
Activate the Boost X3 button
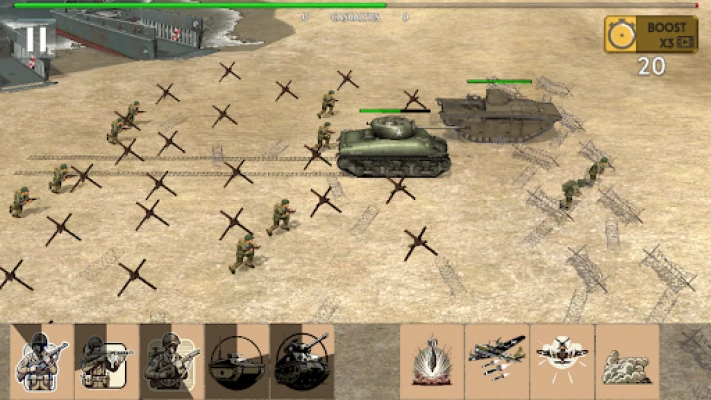[x=650, y=34]
